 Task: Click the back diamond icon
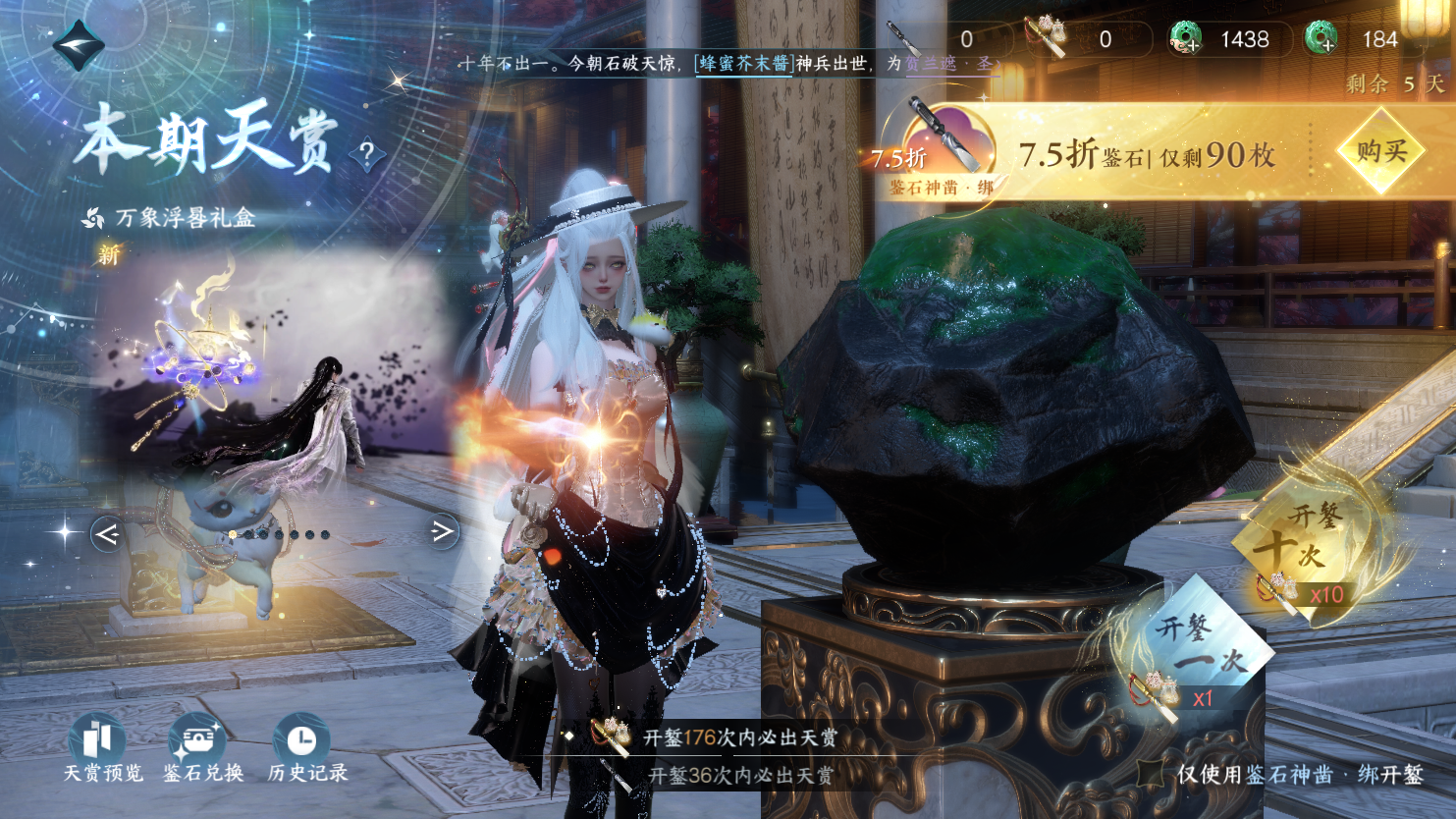(78, 44)
